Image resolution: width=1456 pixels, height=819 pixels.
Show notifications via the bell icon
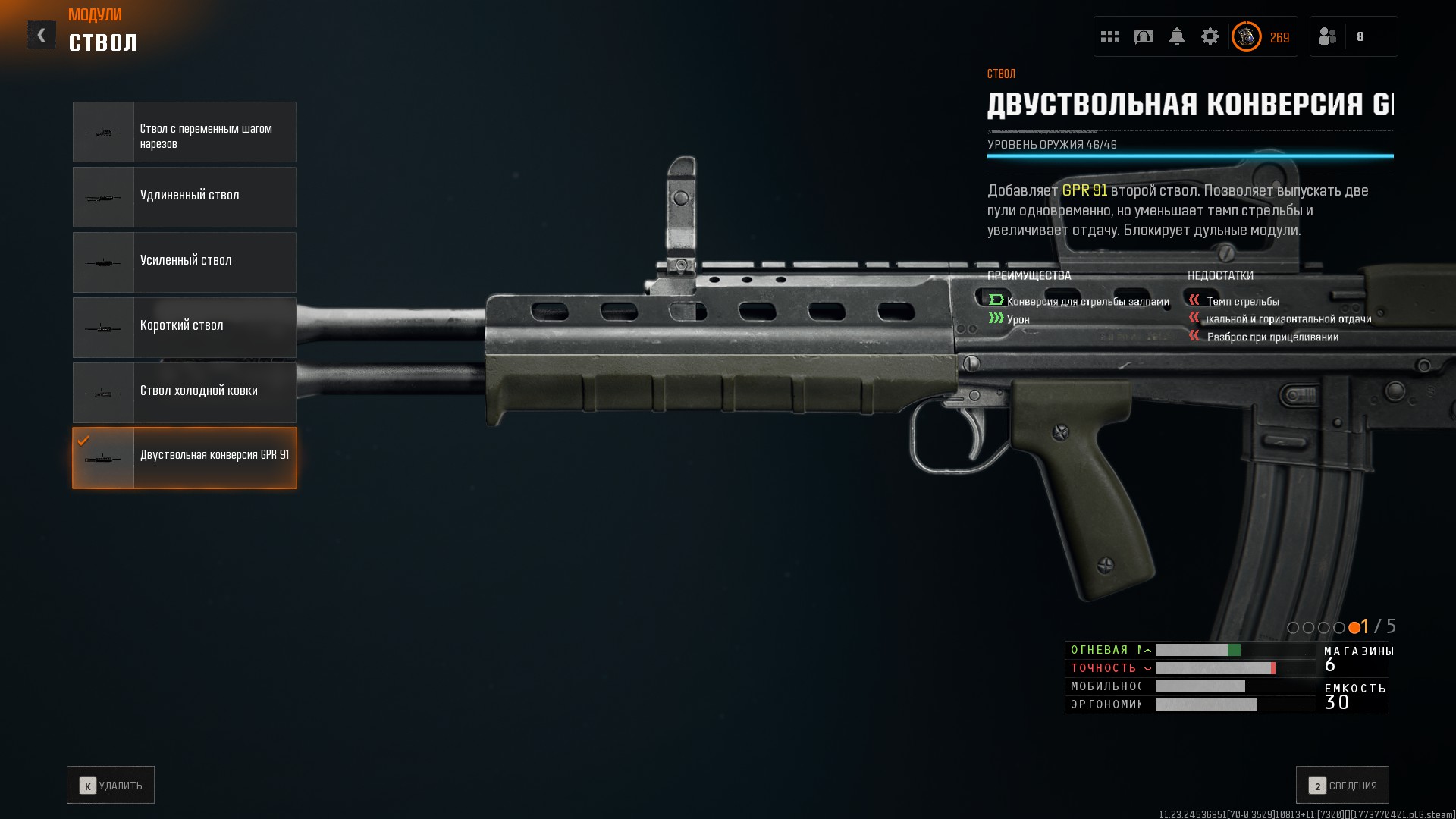pyautogui.click(x=1177, y=36)
